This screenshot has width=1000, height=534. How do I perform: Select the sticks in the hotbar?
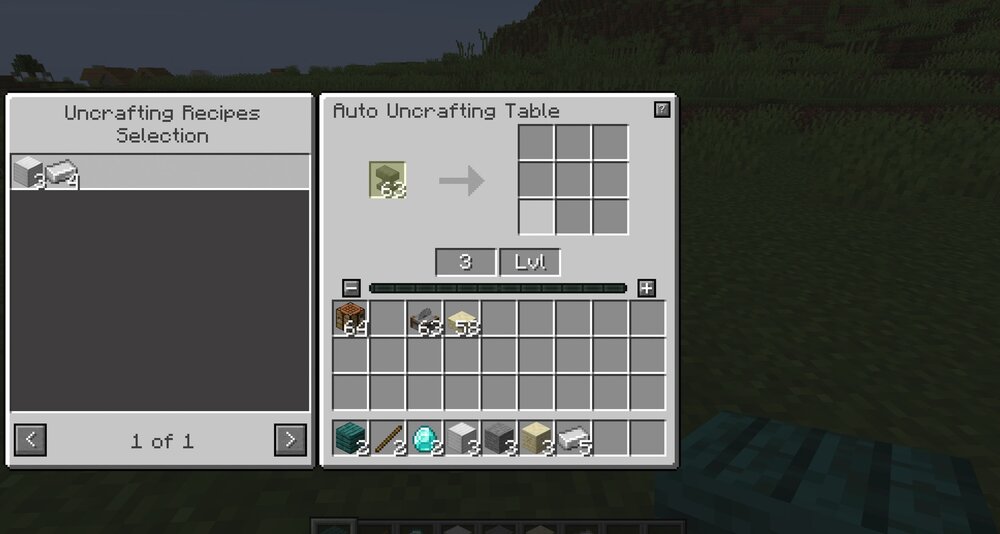pyautogui.click(x=387, y=438)
